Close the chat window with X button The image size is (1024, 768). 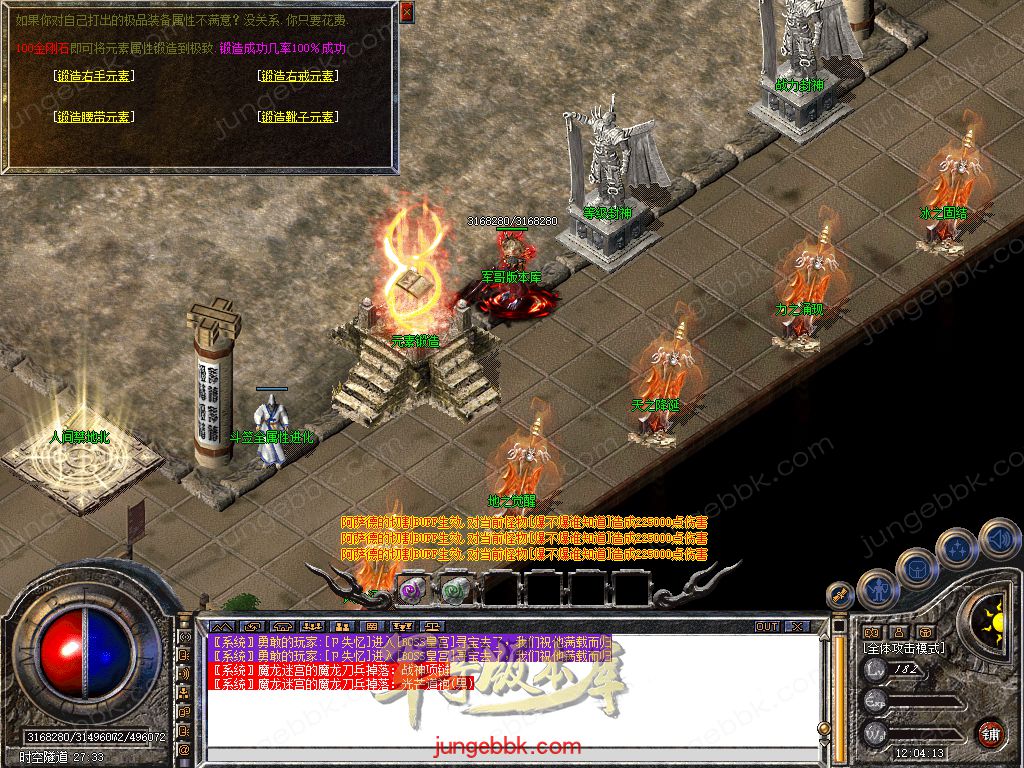[x=796, y=626]
